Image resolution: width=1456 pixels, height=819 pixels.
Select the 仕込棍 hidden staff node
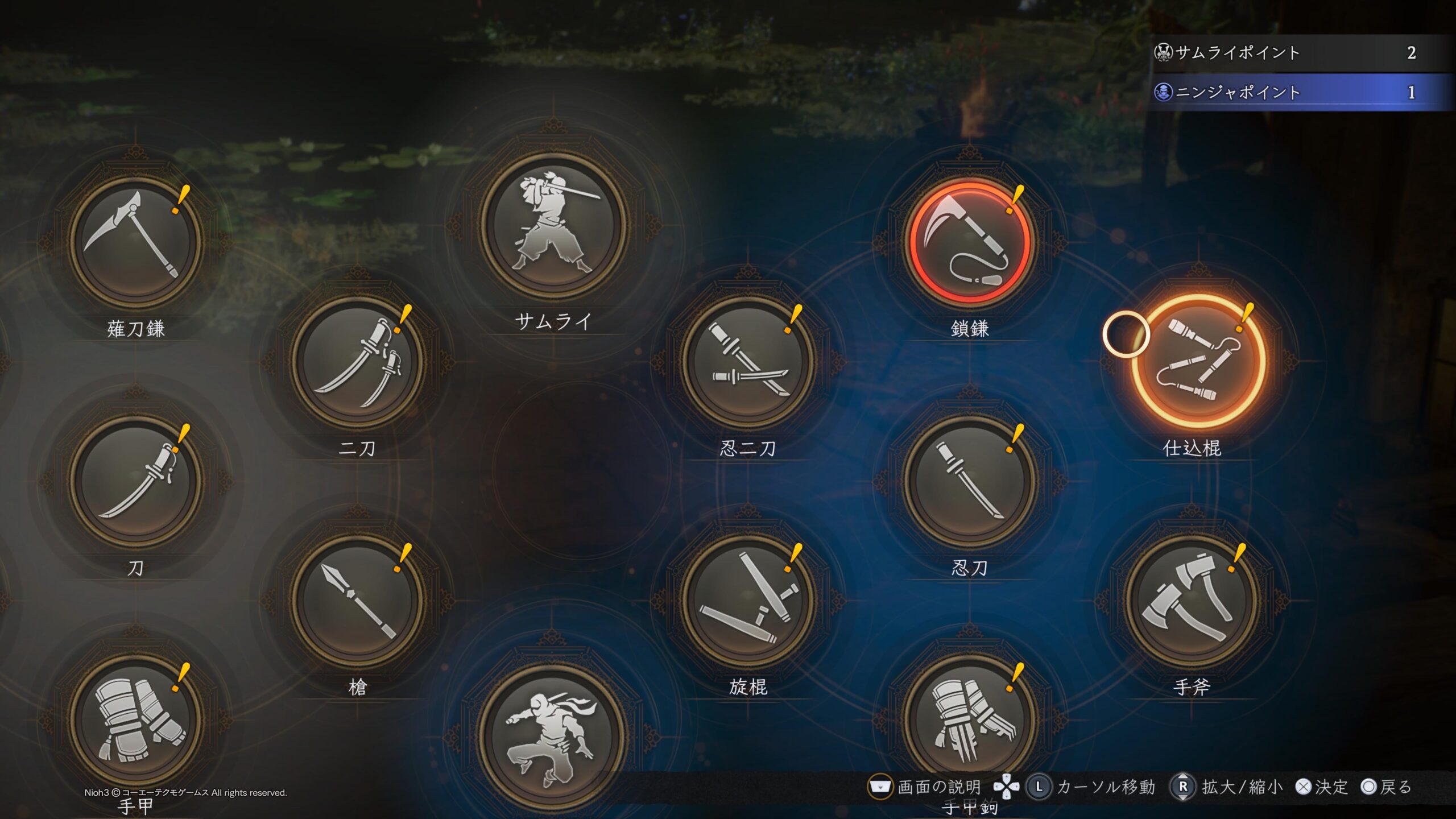pos(1198,361)
